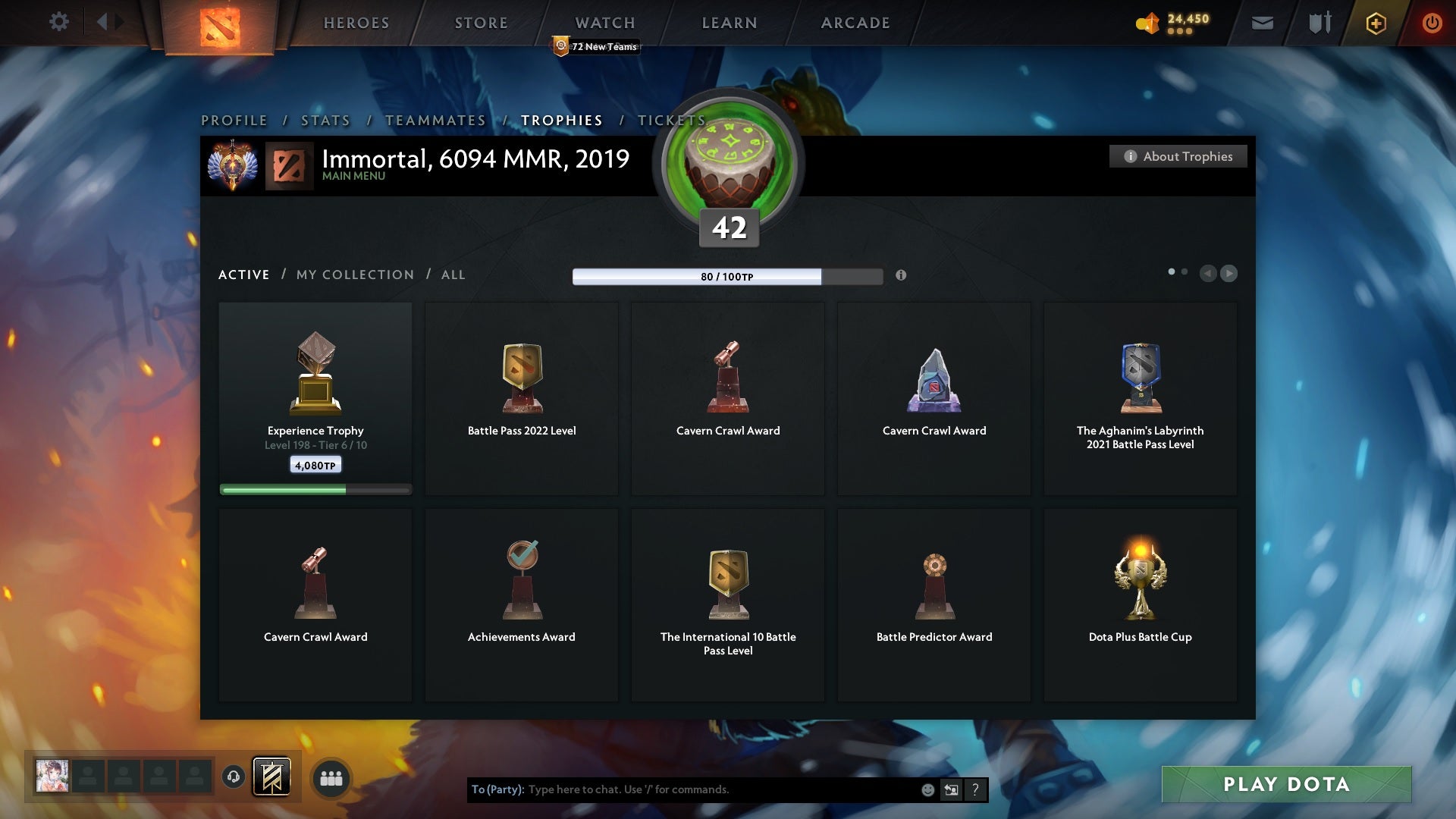Open the 72 New Teams notification

pos(596,45)
